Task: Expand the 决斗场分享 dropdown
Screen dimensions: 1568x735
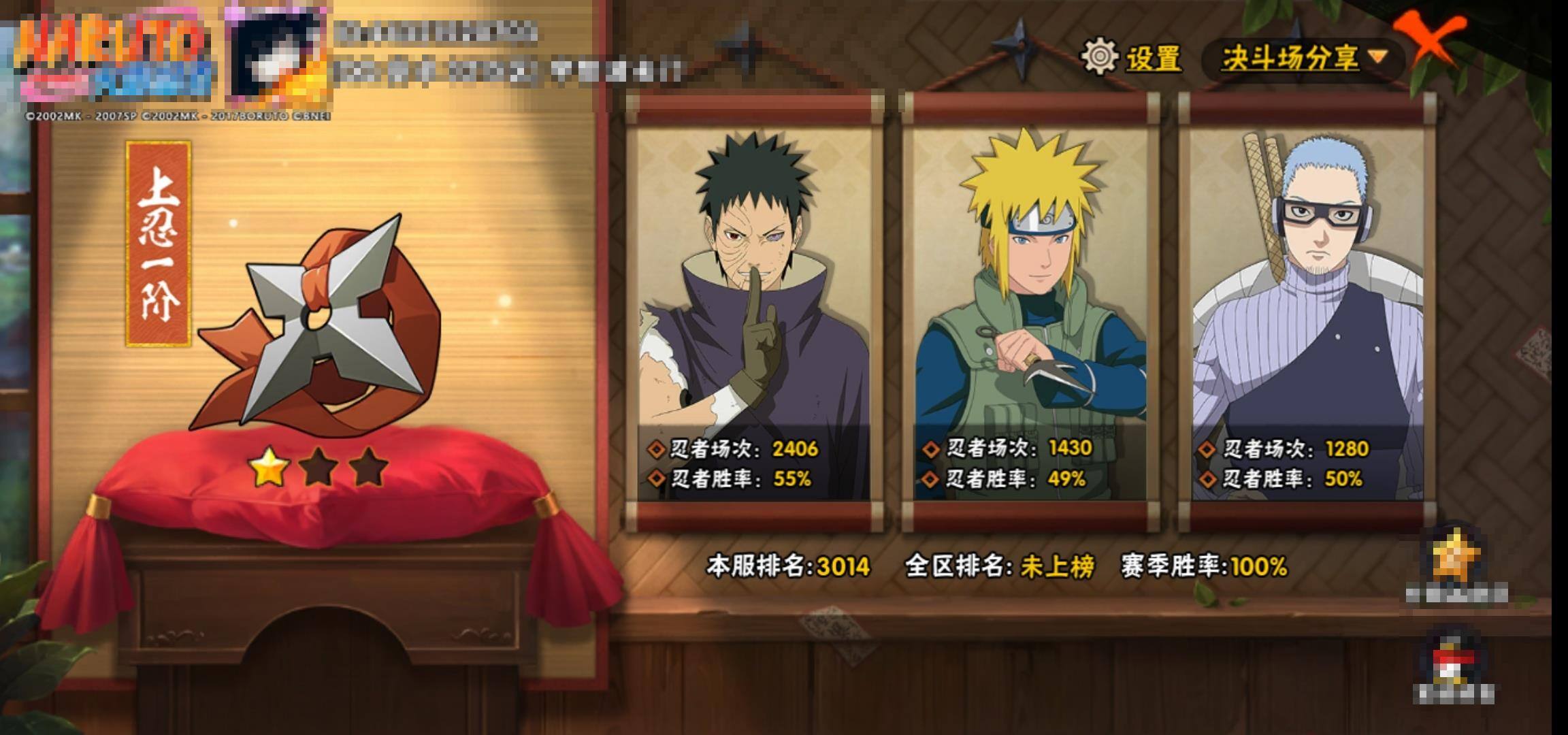Action: tap(1303, 59)
